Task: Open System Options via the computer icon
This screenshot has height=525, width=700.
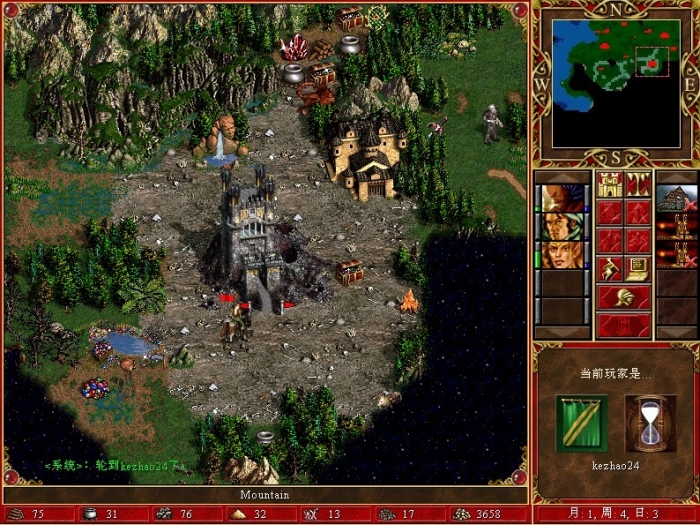Action: [638, 268]
